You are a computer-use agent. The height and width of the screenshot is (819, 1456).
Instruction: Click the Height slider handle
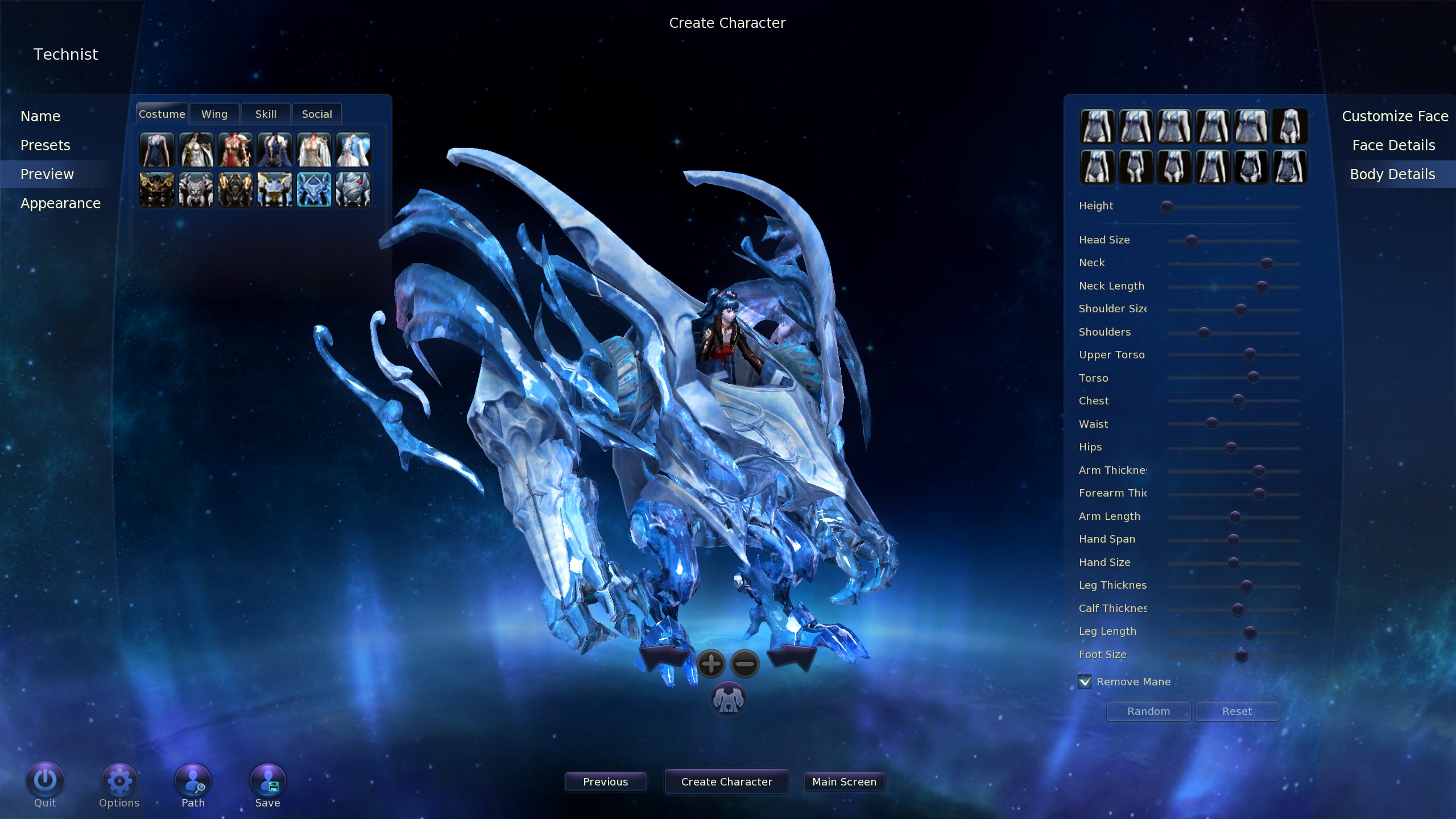(x=1167, y=207)
